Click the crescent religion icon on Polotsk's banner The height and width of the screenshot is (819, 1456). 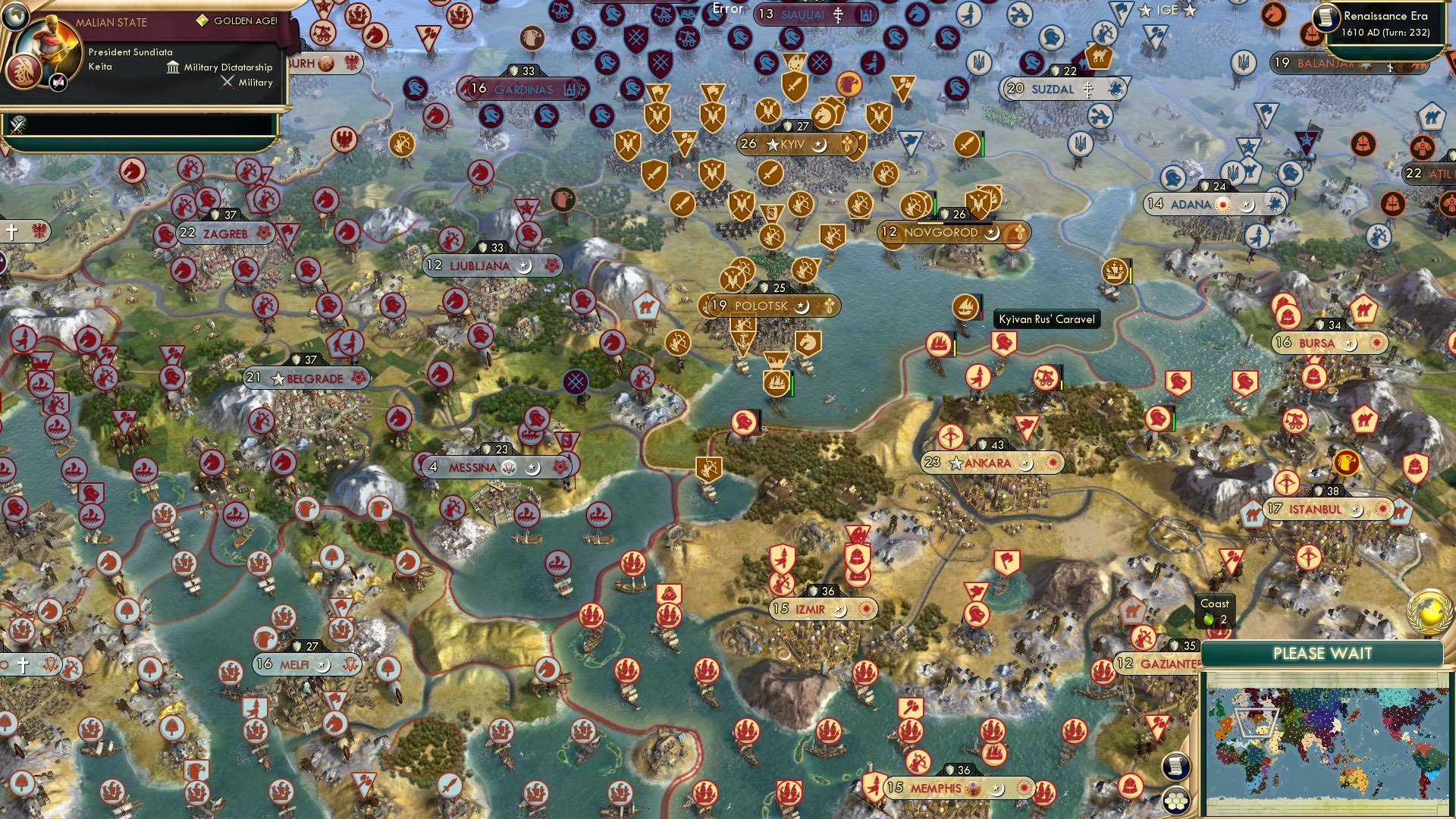[804, 306]
